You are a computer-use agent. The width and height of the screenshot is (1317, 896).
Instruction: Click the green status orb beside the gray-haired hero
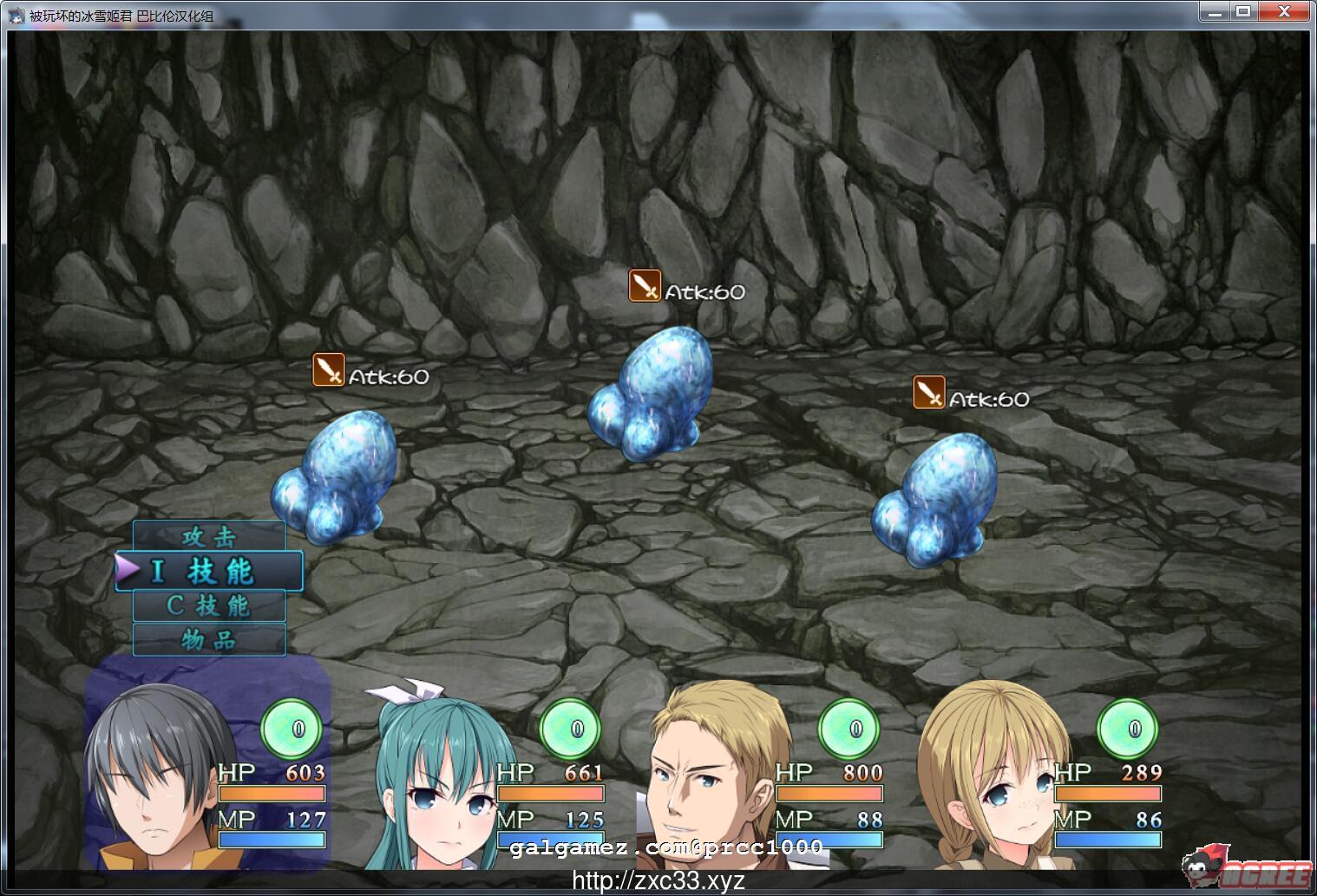292,729
